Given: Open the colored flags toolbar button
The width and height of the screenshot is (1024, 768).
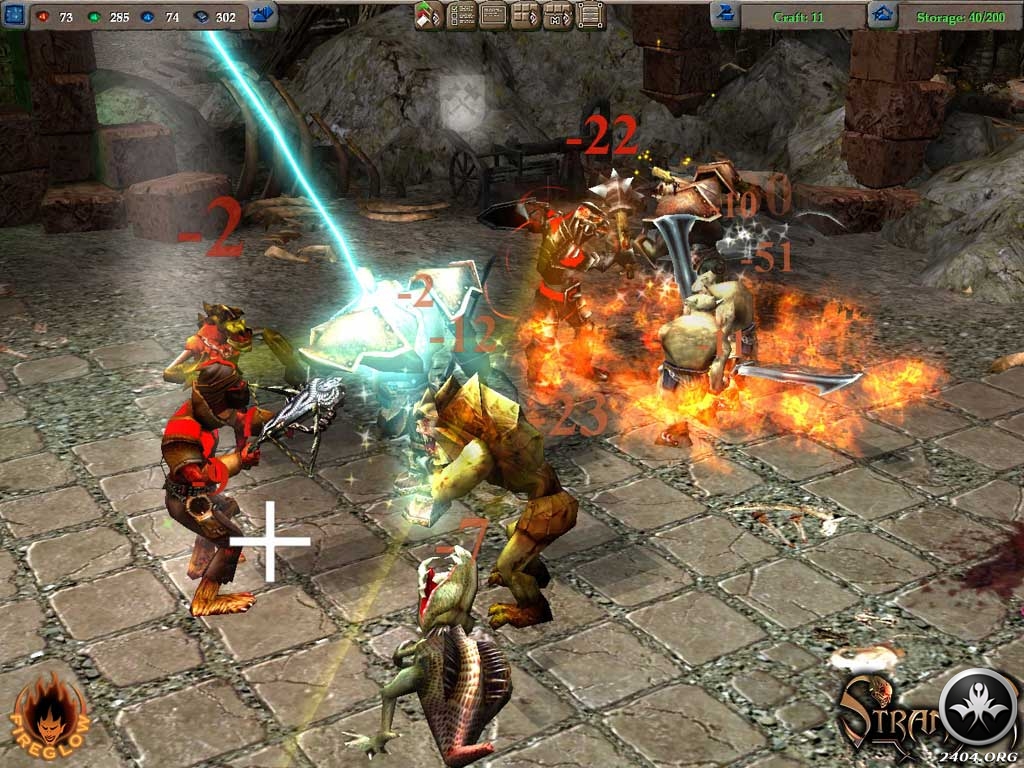Looking at the screenshot, I should [430, 15].
